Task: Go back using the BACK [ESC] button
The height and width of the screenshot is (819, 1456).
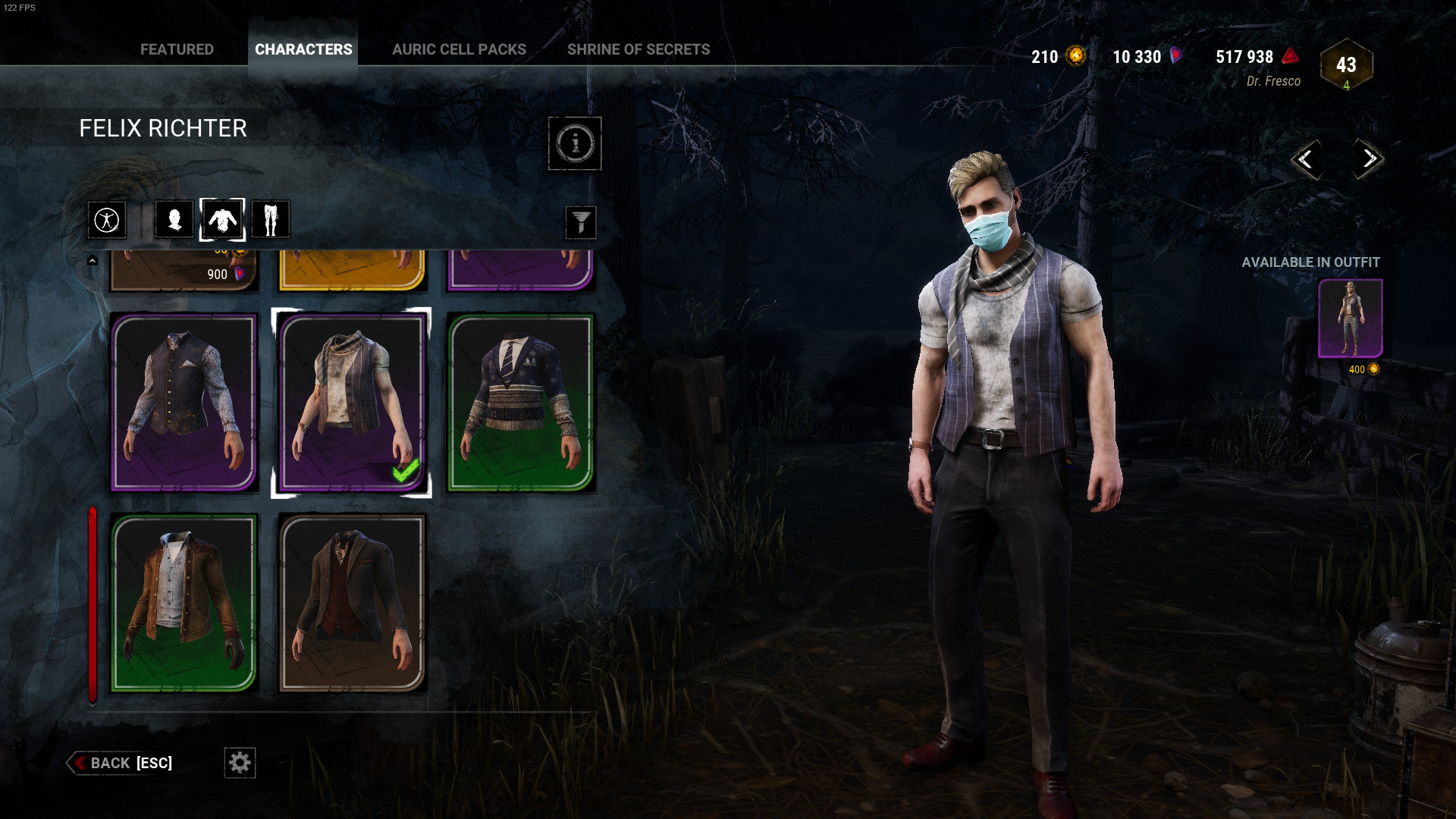Action: (x=121, y=763)
